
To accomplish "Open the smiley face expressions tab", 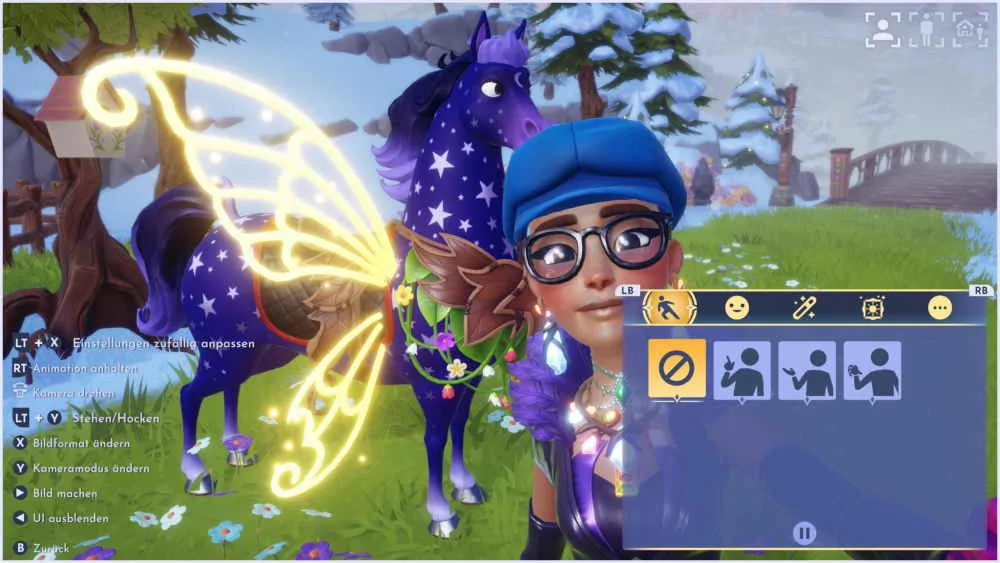I will (x=737, y=308).
